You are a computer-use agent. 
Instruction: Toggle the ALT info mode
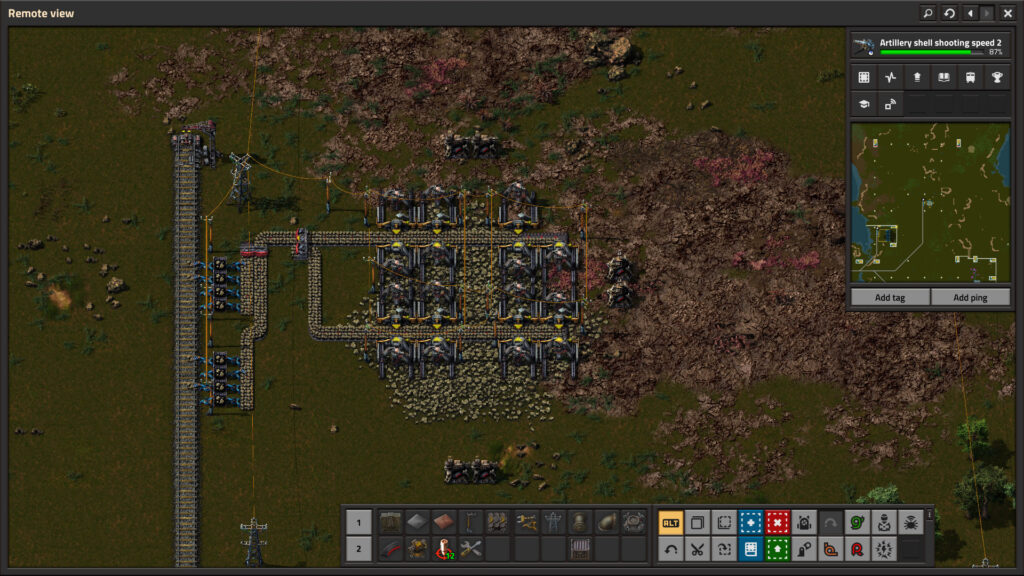670,522
